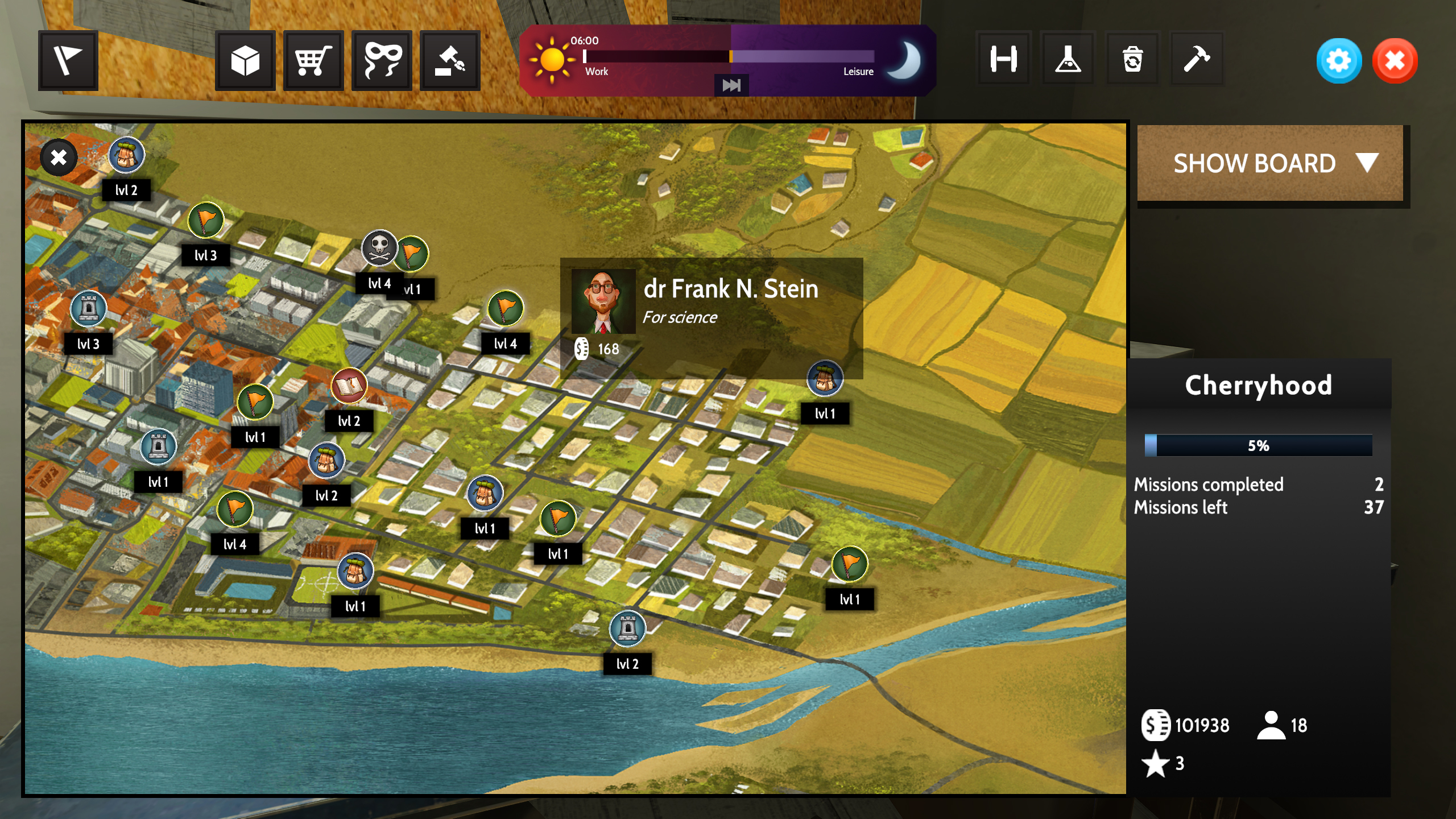1456x819 pixels.
Task: Open the shopping cart store
Action: [x=313, y=60]
